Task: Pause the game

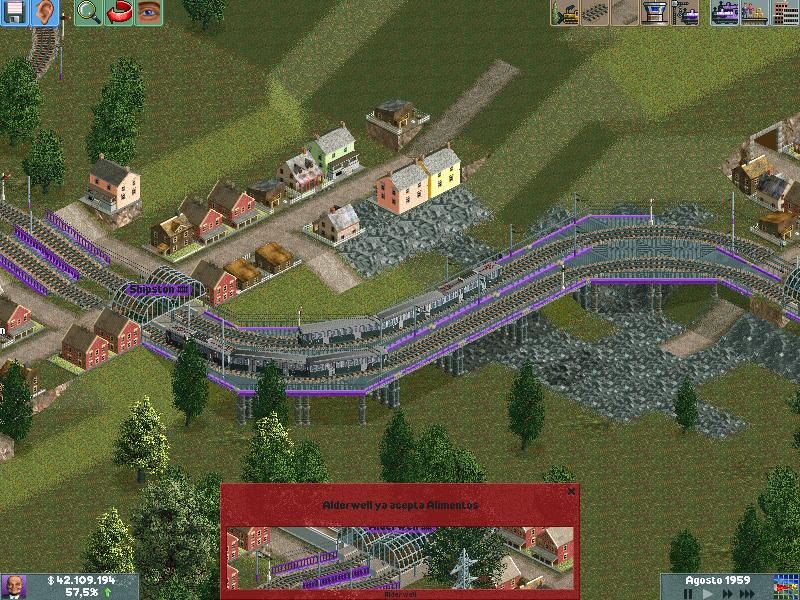Action: [x=688, y=593]
